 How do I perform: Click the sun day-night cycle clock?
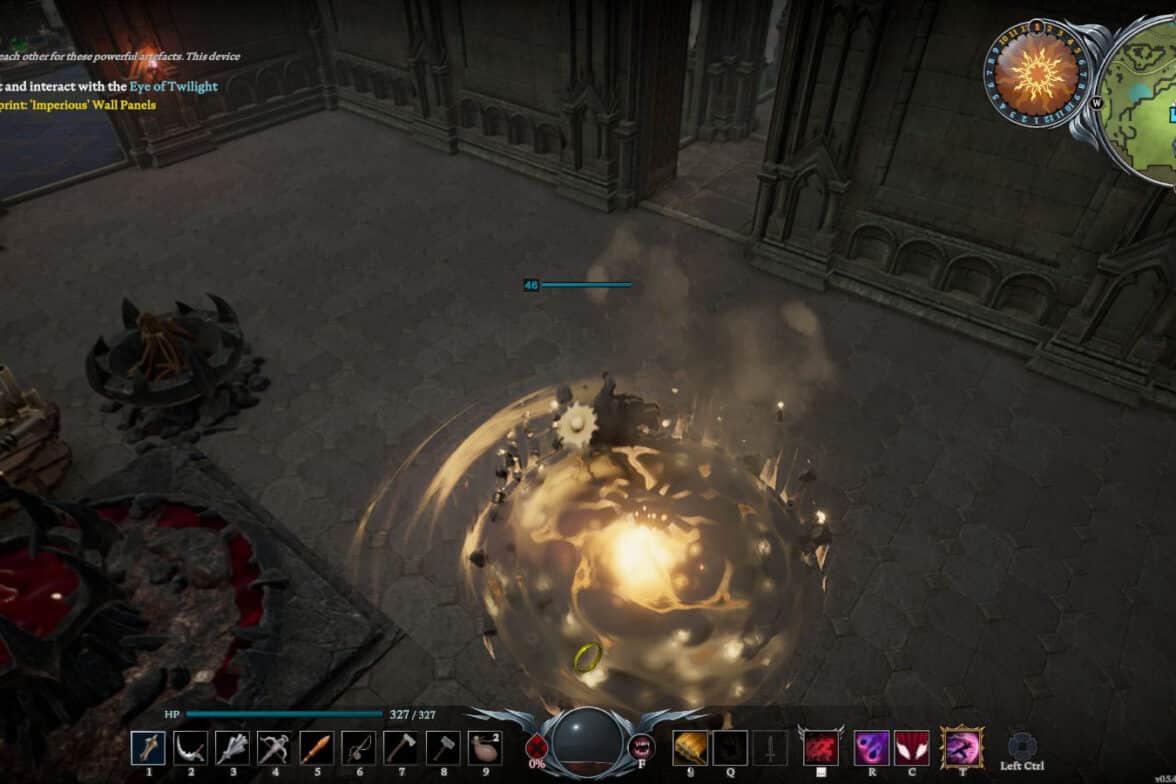(x=1036, y=72)
